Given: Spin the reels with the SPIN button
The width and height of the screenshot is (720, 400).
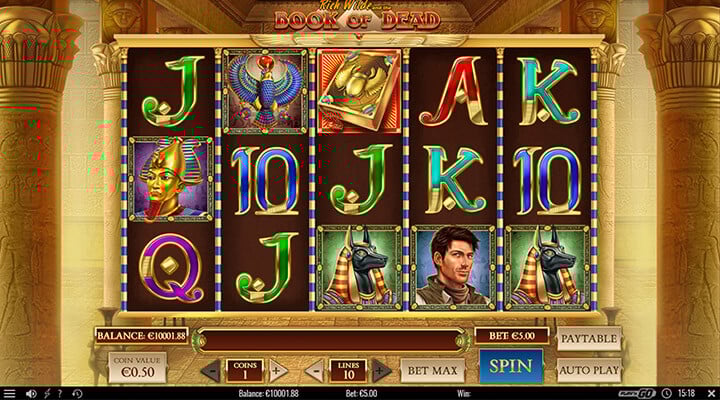Looking at the screenshot, I should (x=510, y=366).
